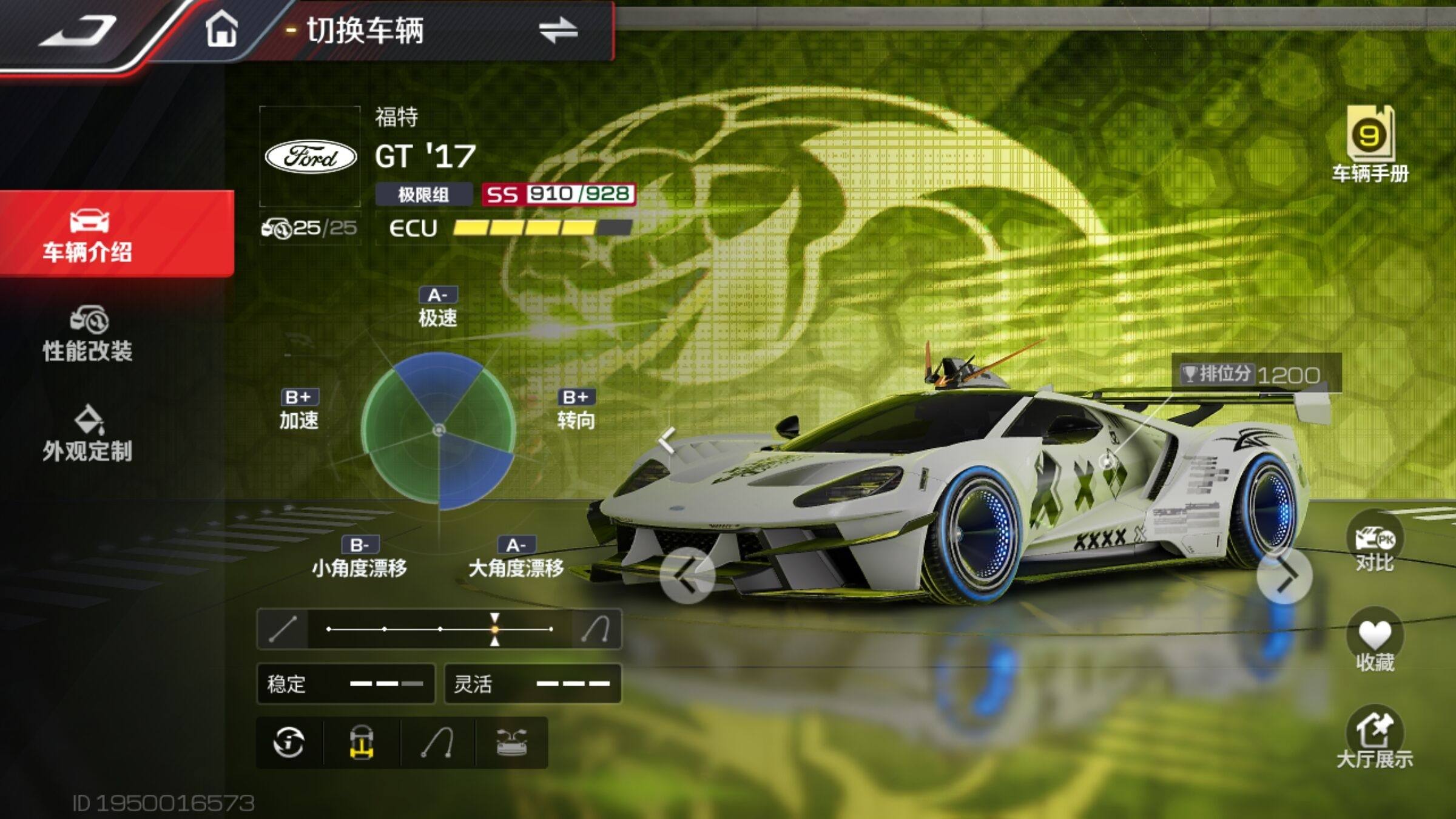1456x819 pixels.
Task: Select the 稳定 stability setting
Action: [x=346, y=684]
